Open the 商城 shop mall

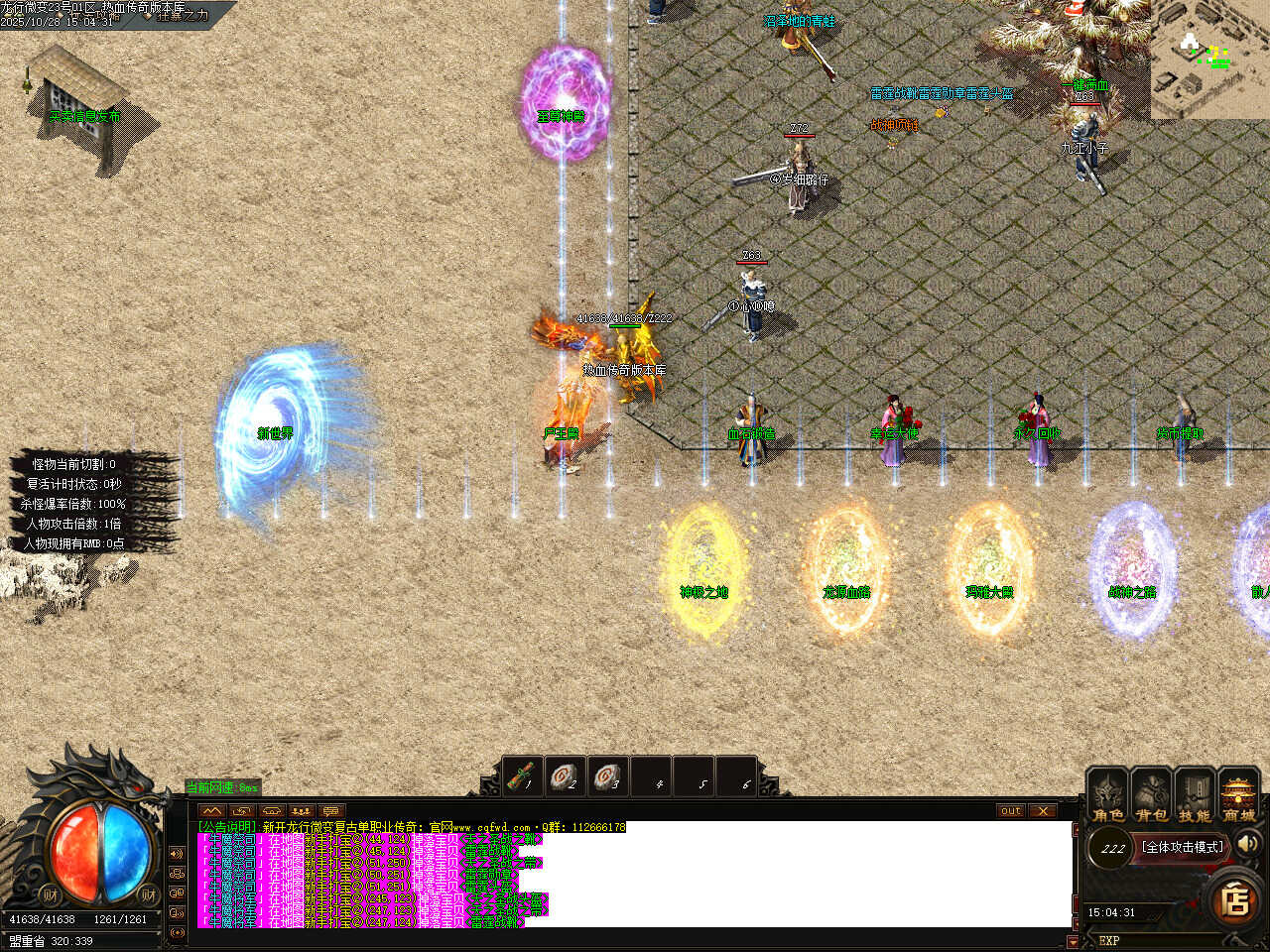[1238, 795]
